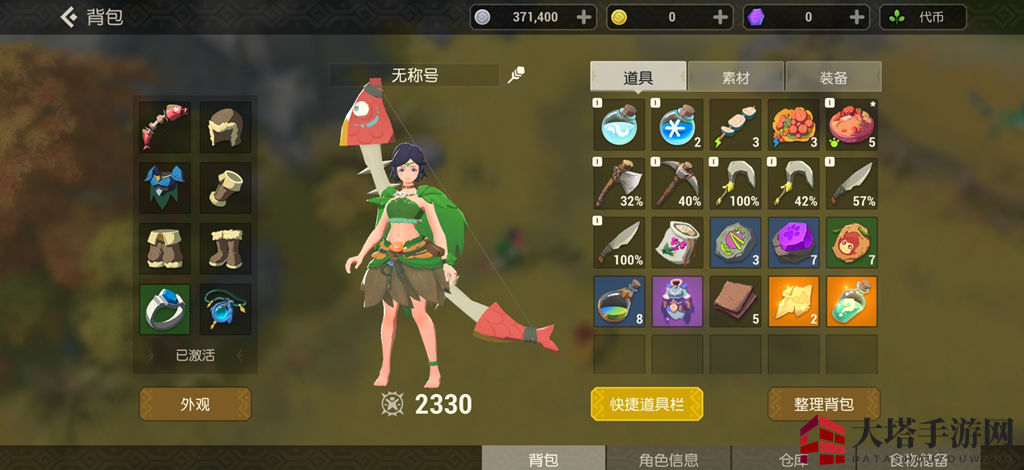
Task: Switch to the 素材 materials tab
Action: [x=735, y=77]
